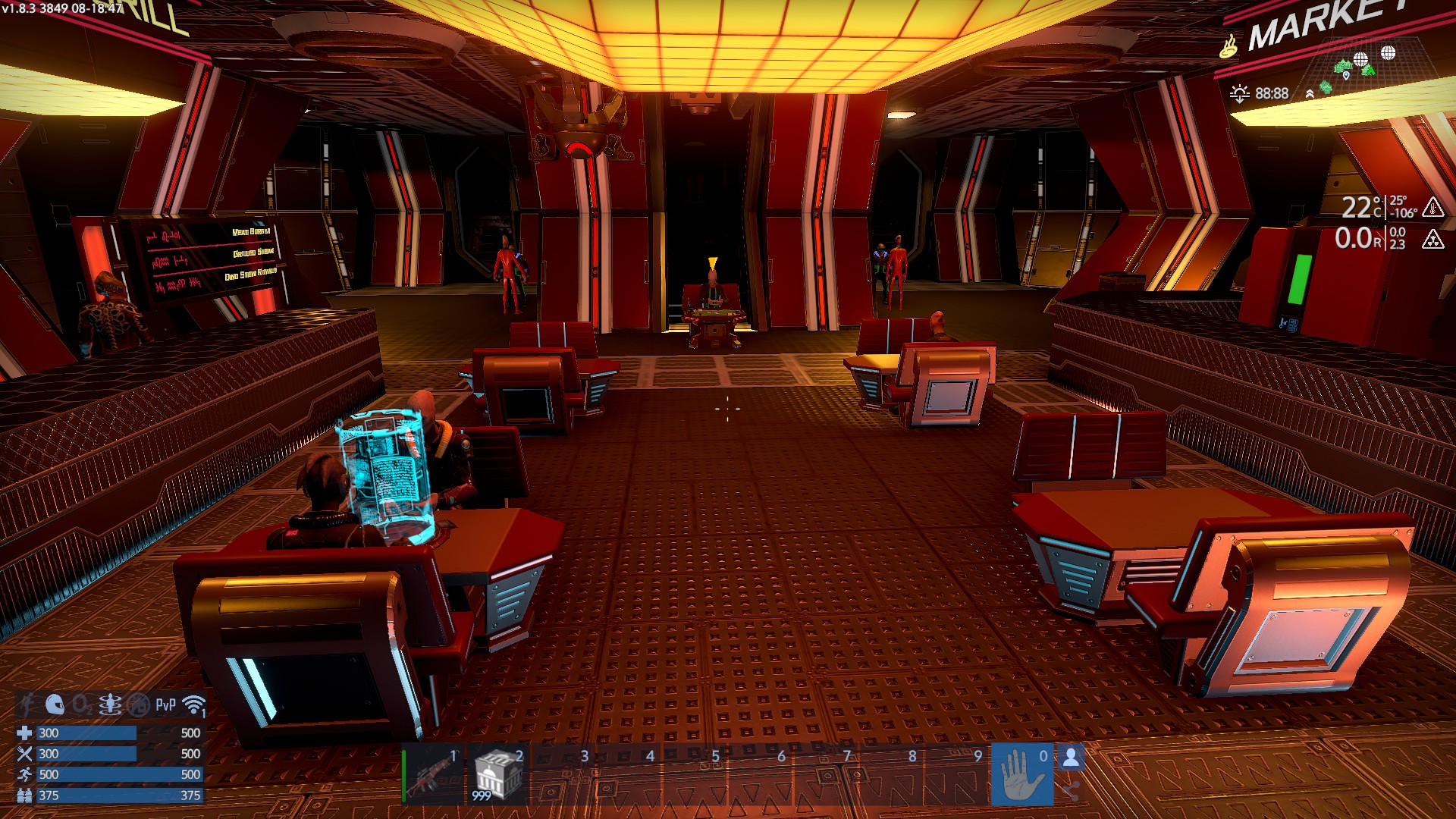This screenshot has height=819, width=1456.
Task: Click the O2 oxygen status icon
Action: click(x=82, y=705)
